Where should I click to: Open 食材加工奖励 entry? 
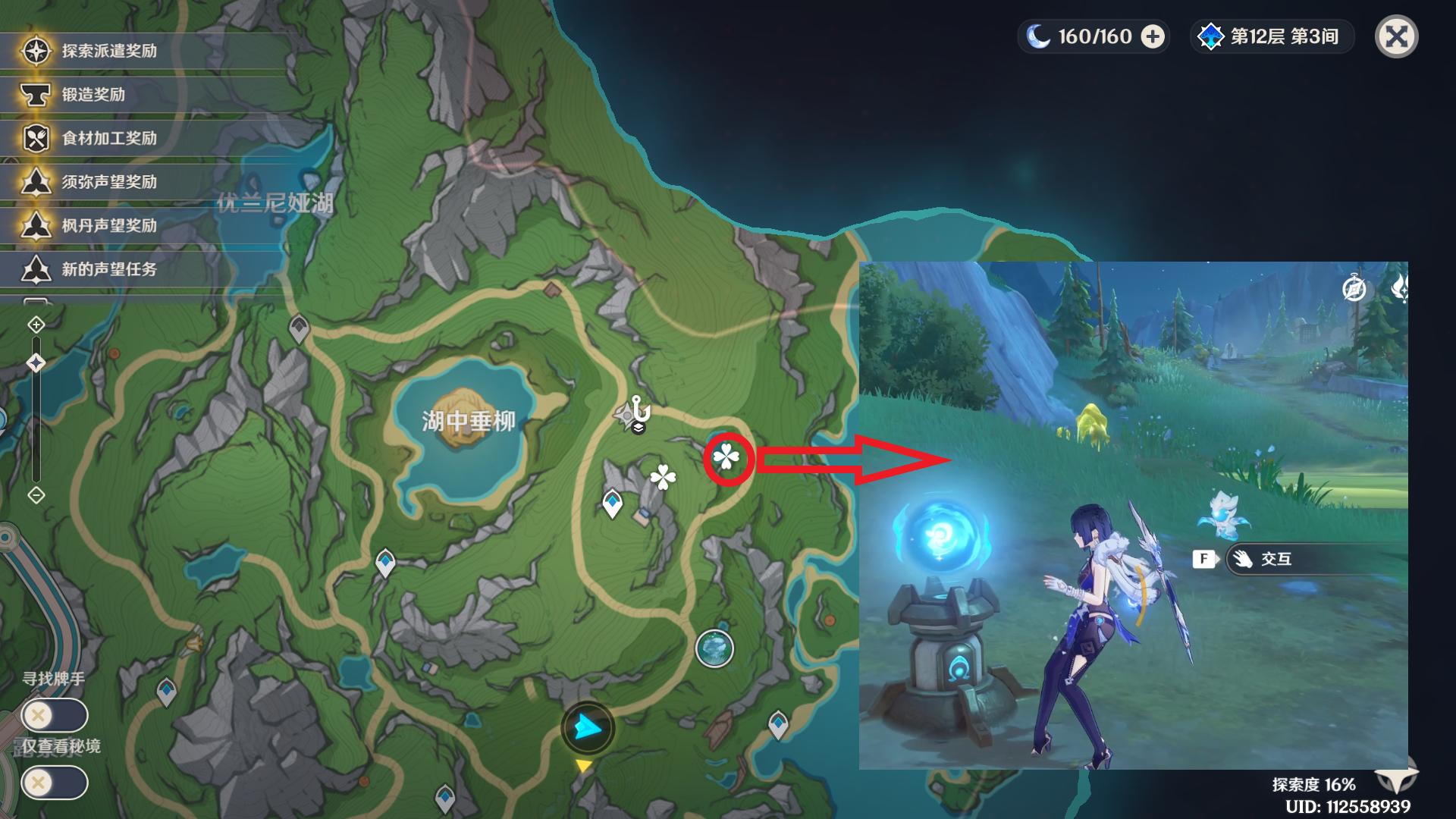(109, 138)
